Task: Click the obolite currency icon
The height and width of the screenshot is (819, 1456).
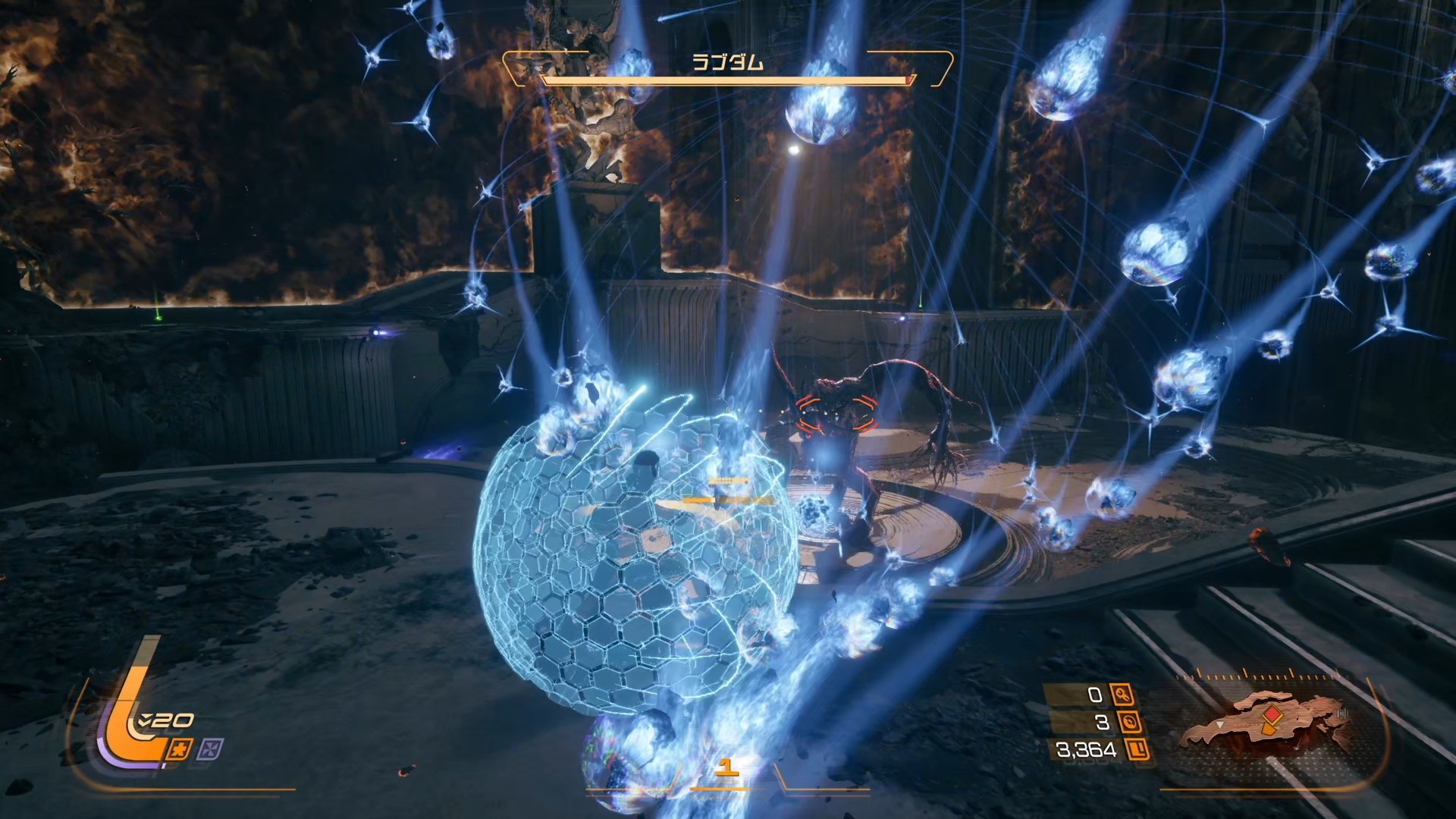Action: [1137, 750]
